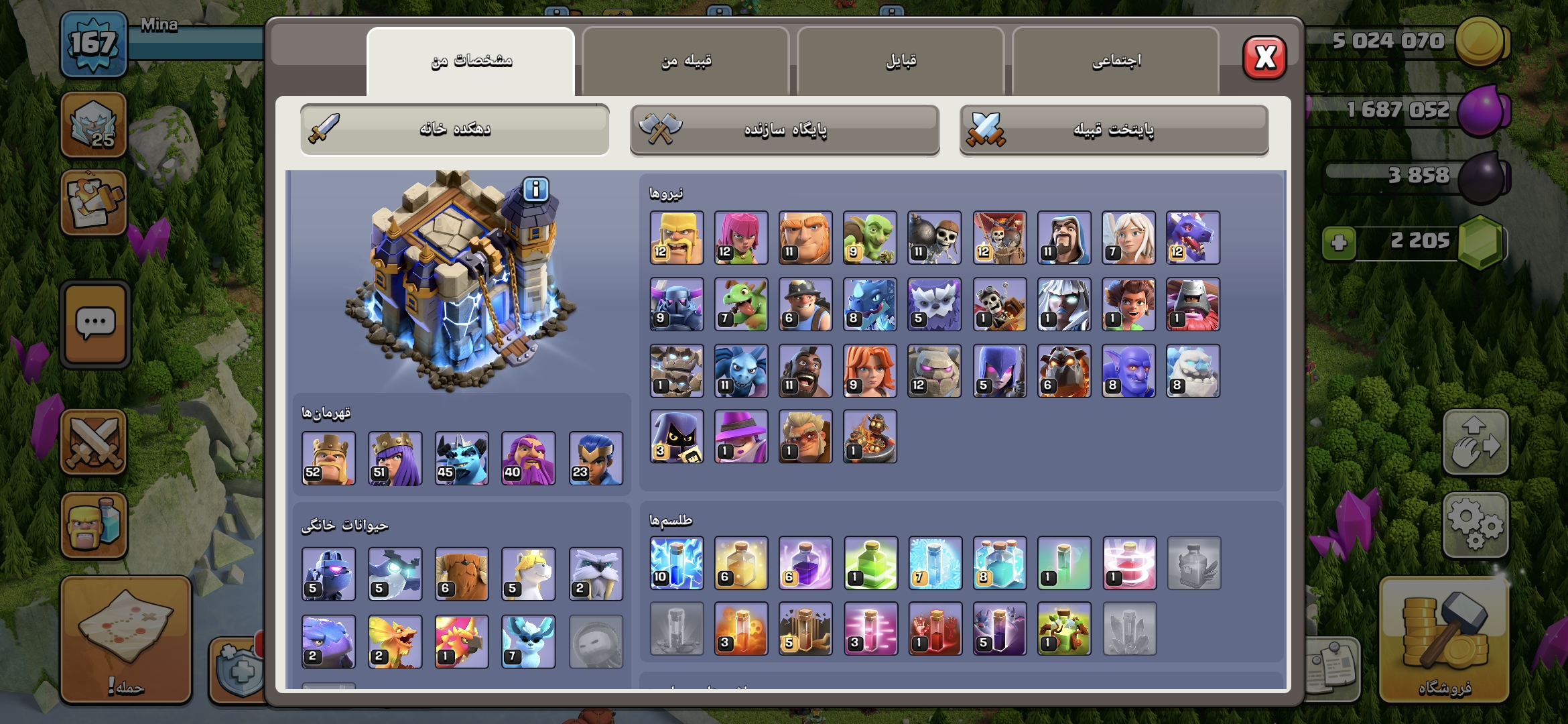Switch to the قبیله من tab
Viewport: 1568px width, 724px height.
point(685,61)
